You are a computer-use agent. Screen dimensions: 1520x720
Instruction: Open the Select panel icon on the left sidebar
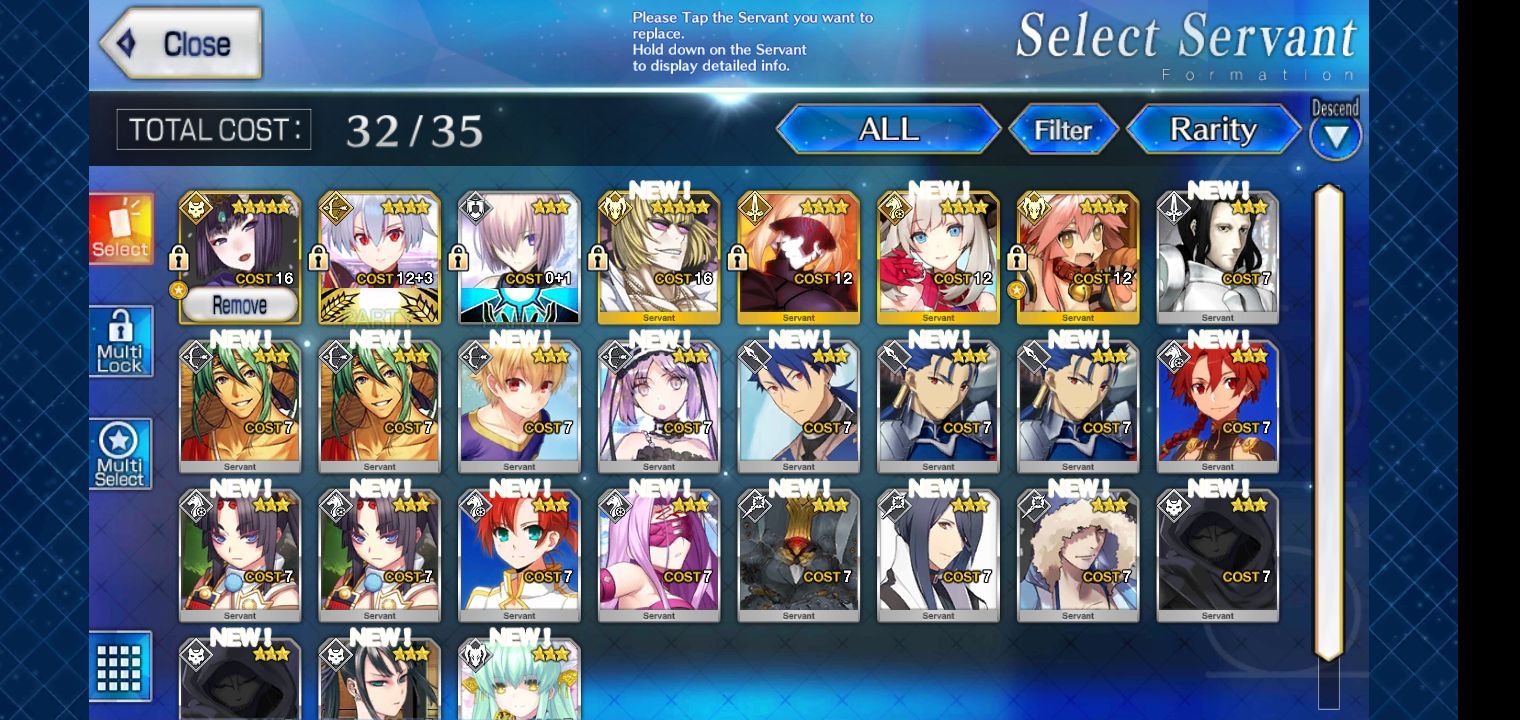[119, 228]
